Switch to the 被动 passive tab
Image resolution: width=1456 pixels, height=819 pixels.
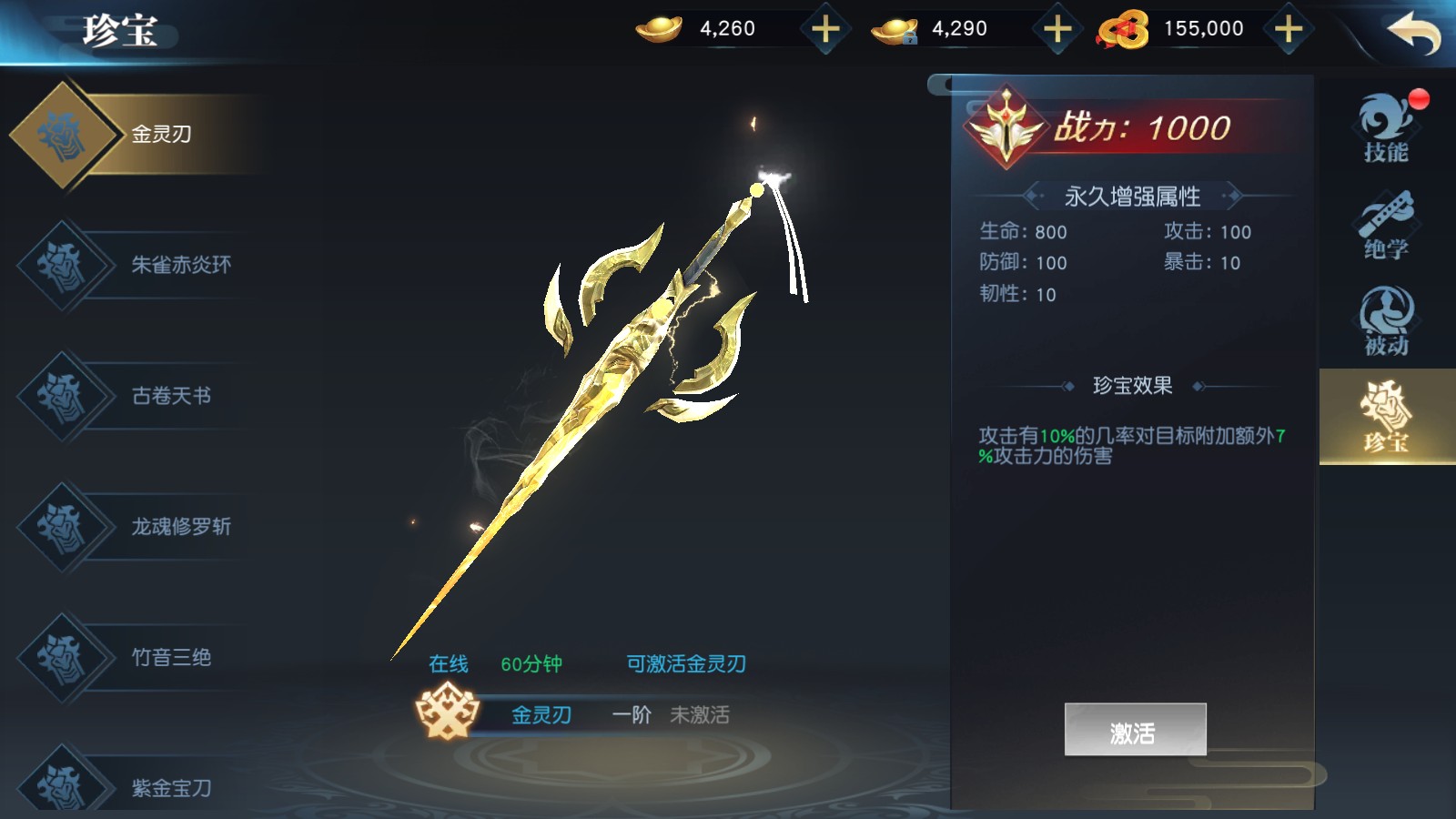tap(1386, 321)
